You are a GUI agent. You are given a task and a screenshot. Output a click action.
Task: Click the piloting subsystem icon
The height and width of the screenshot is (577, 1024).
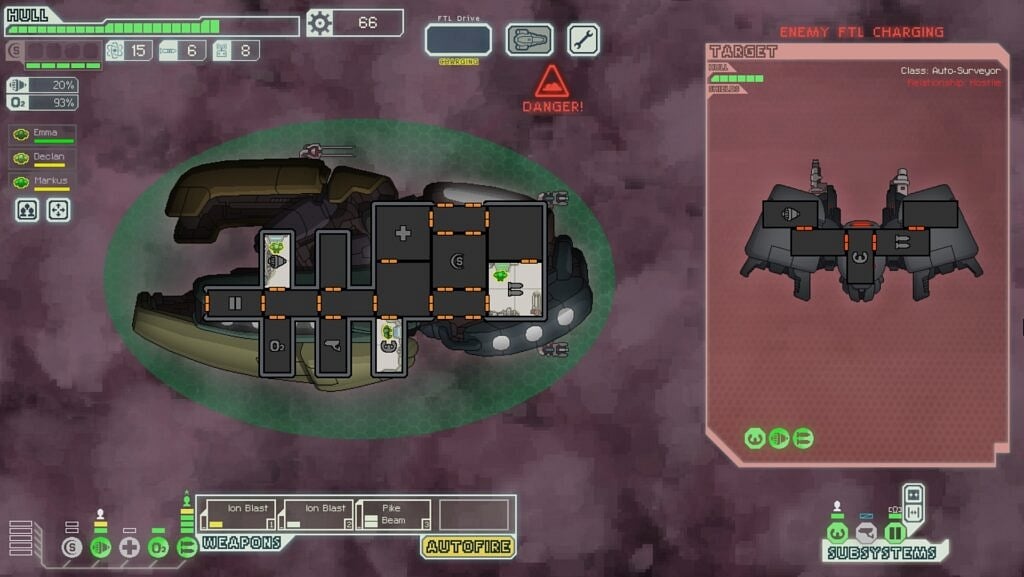[x=838, y=533]
